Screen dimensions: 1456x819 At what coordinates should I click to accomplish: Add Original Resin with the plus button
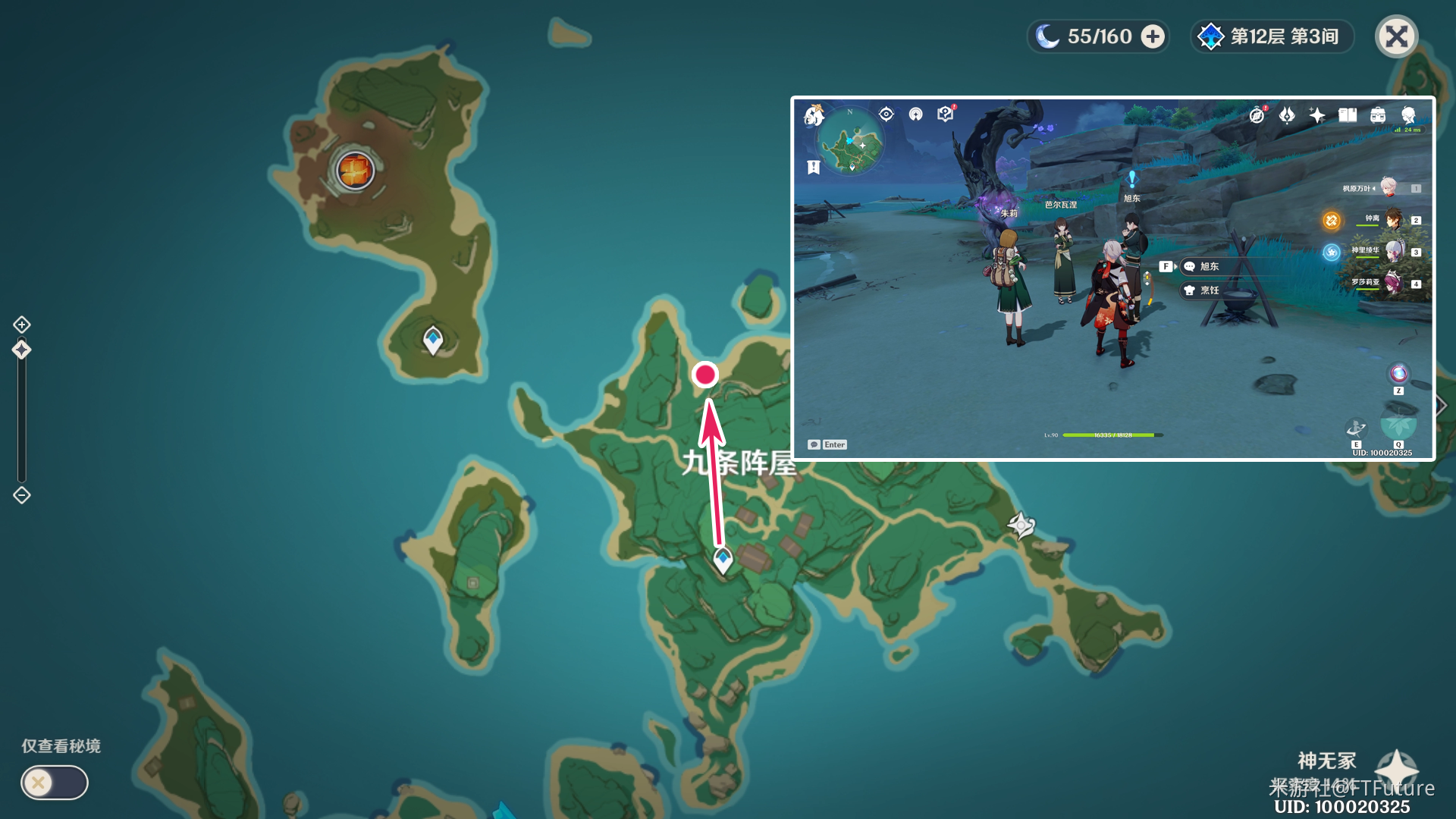pos(1153,36)
